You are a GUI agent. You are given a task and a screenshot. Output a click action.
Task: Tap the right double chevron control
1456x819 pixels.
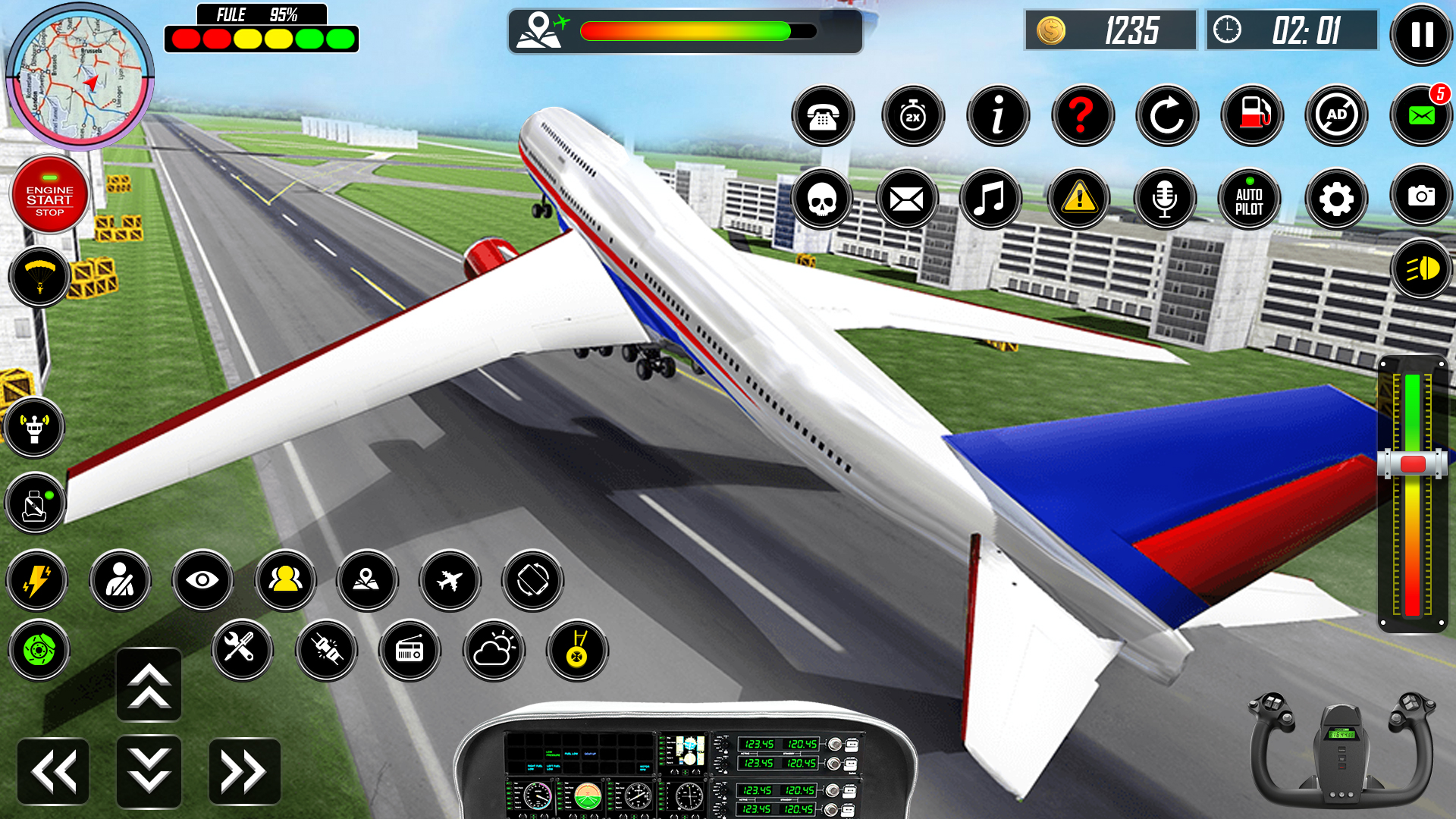click(242, 770)
